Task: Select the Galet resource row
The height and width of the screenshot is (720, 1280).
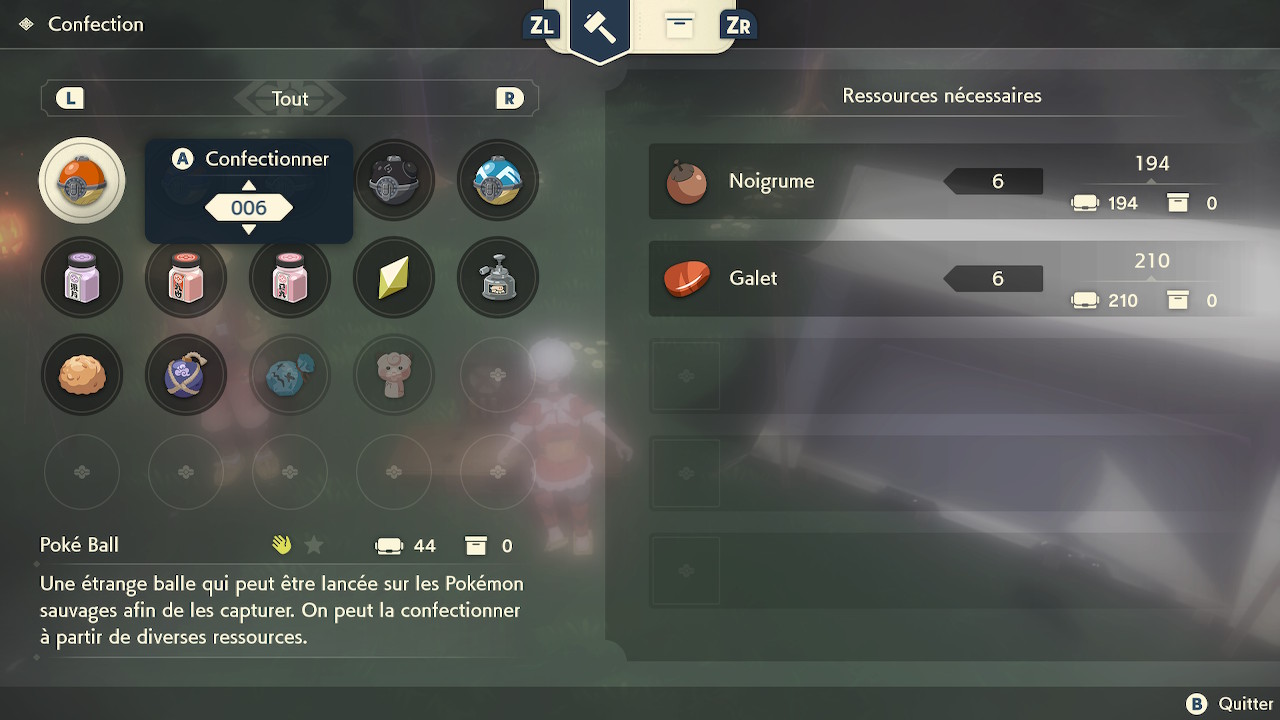Action: coord(940,279)
